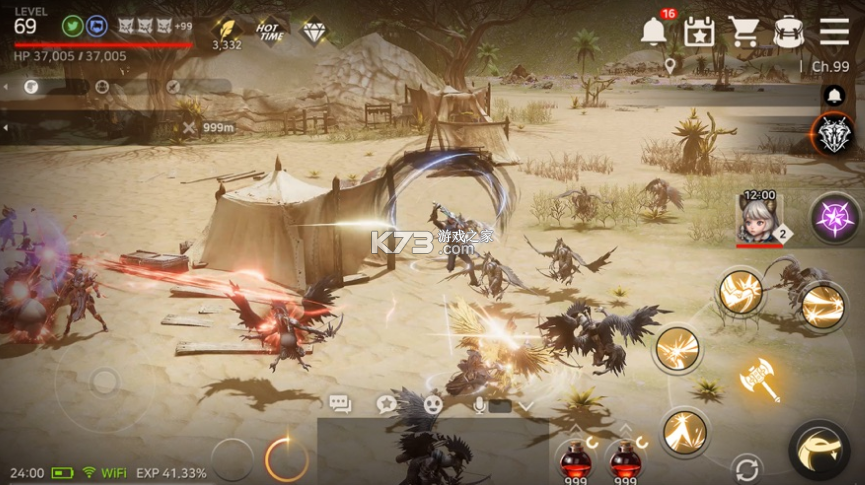Tap the green Twitter buff icon
Viewport: 865px width, 485px height.
[x=73, y=26]
